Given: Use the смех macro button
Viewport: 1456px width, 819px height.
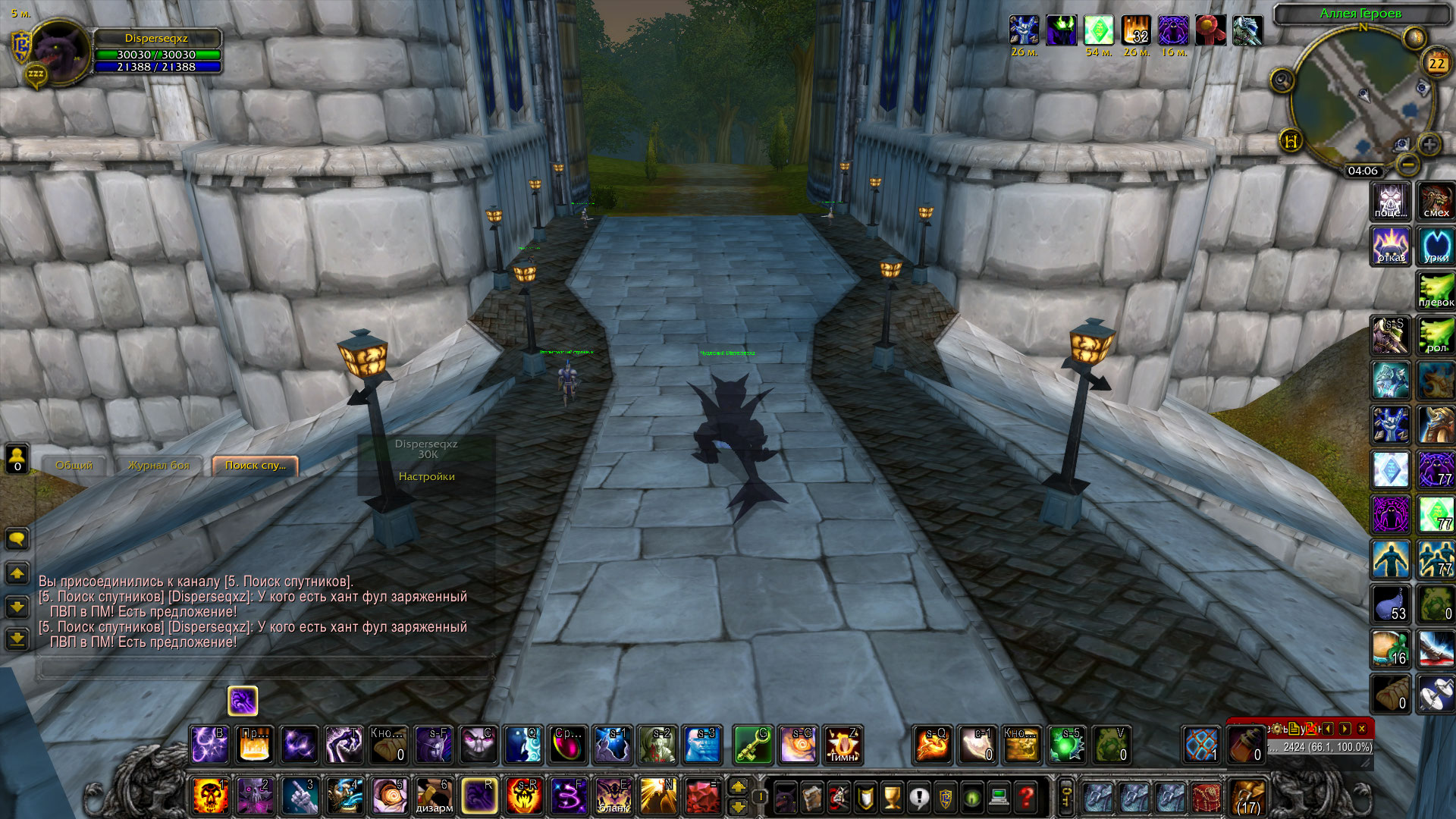Looking at the screenshot, I should [x=1436, y=201].
